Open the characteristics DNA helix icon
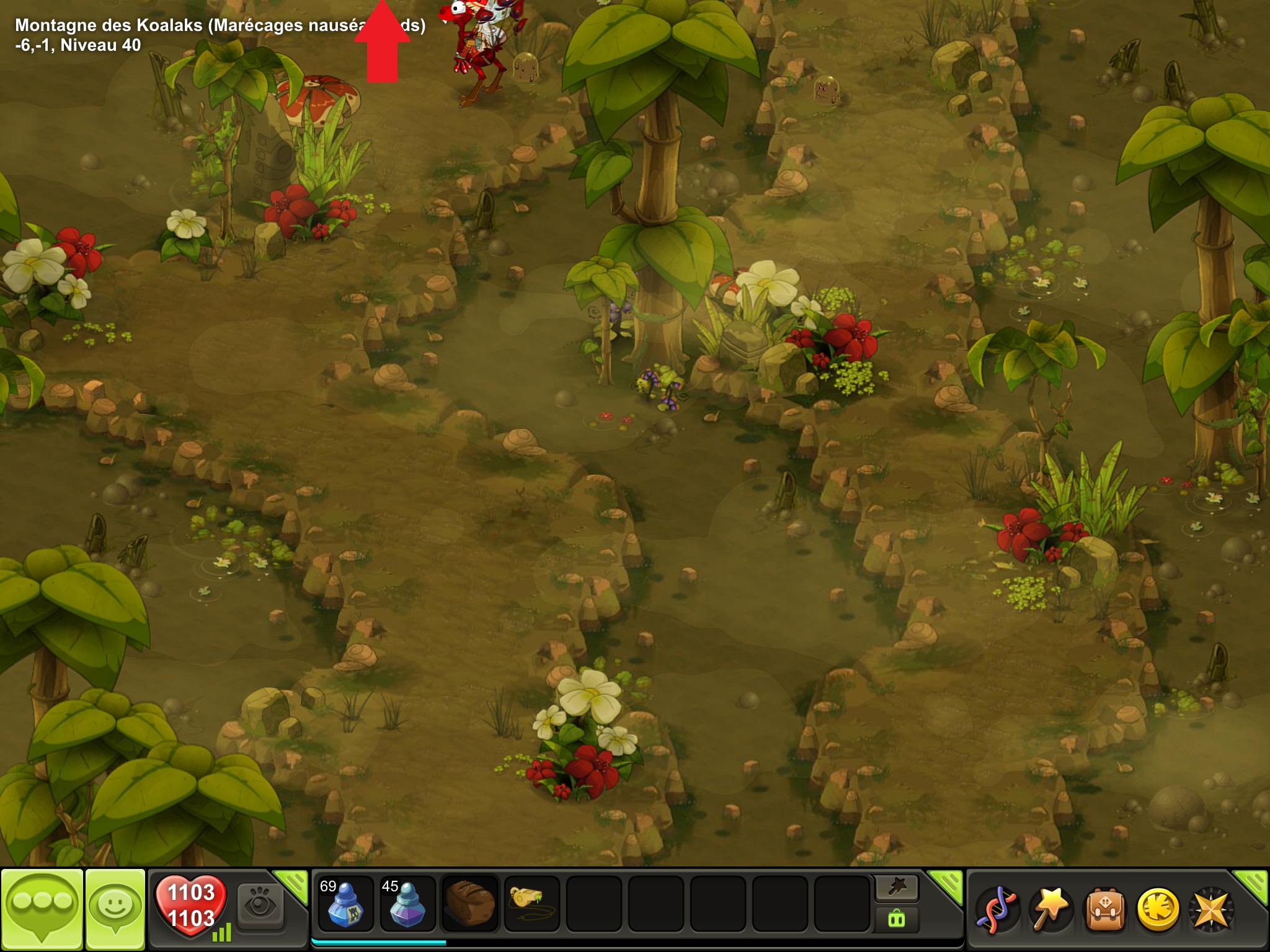 (x=997, y=909)
